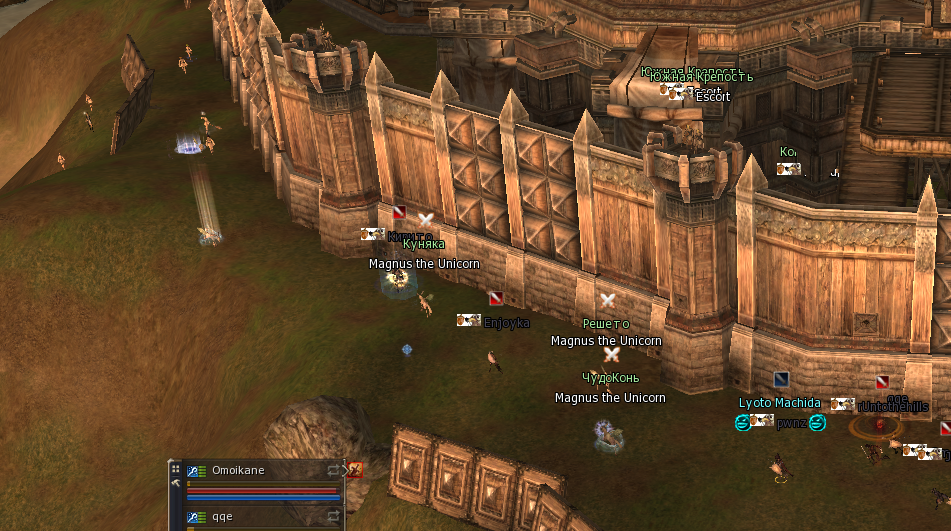This screenshot has width=951, height=531.
Task: Open the party window grid icon
Action: 176,468
